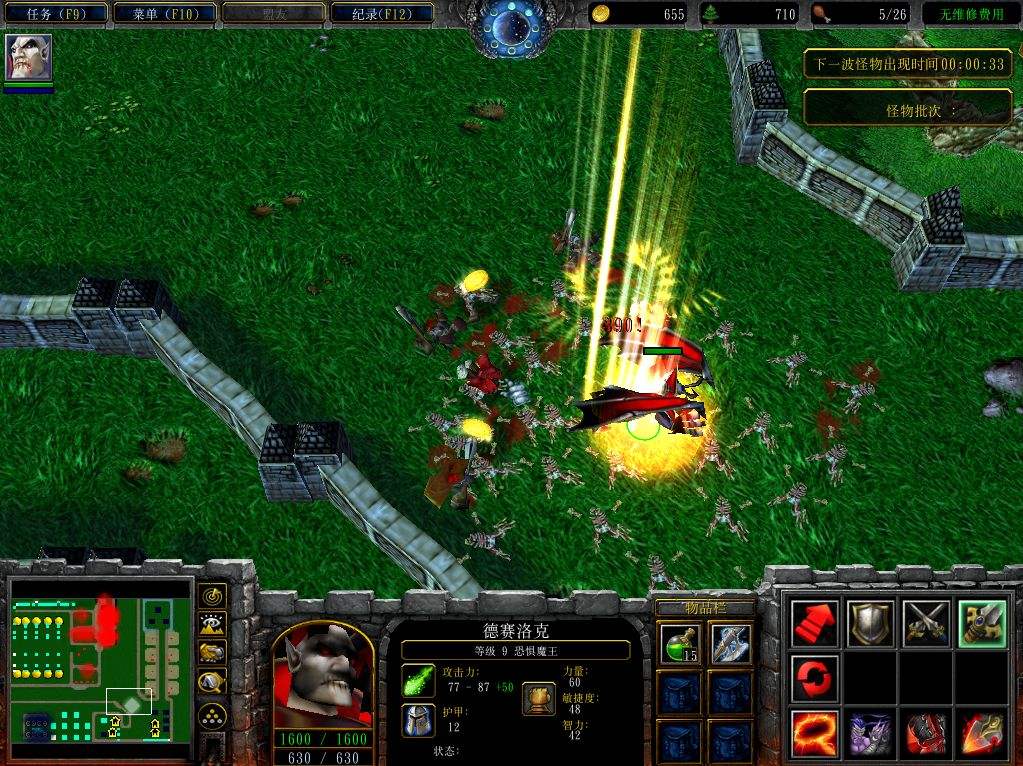Screen dimensions: 1023x766
Task: Open the 任务 (F9) quests menu
Action: tap(55, 14)
